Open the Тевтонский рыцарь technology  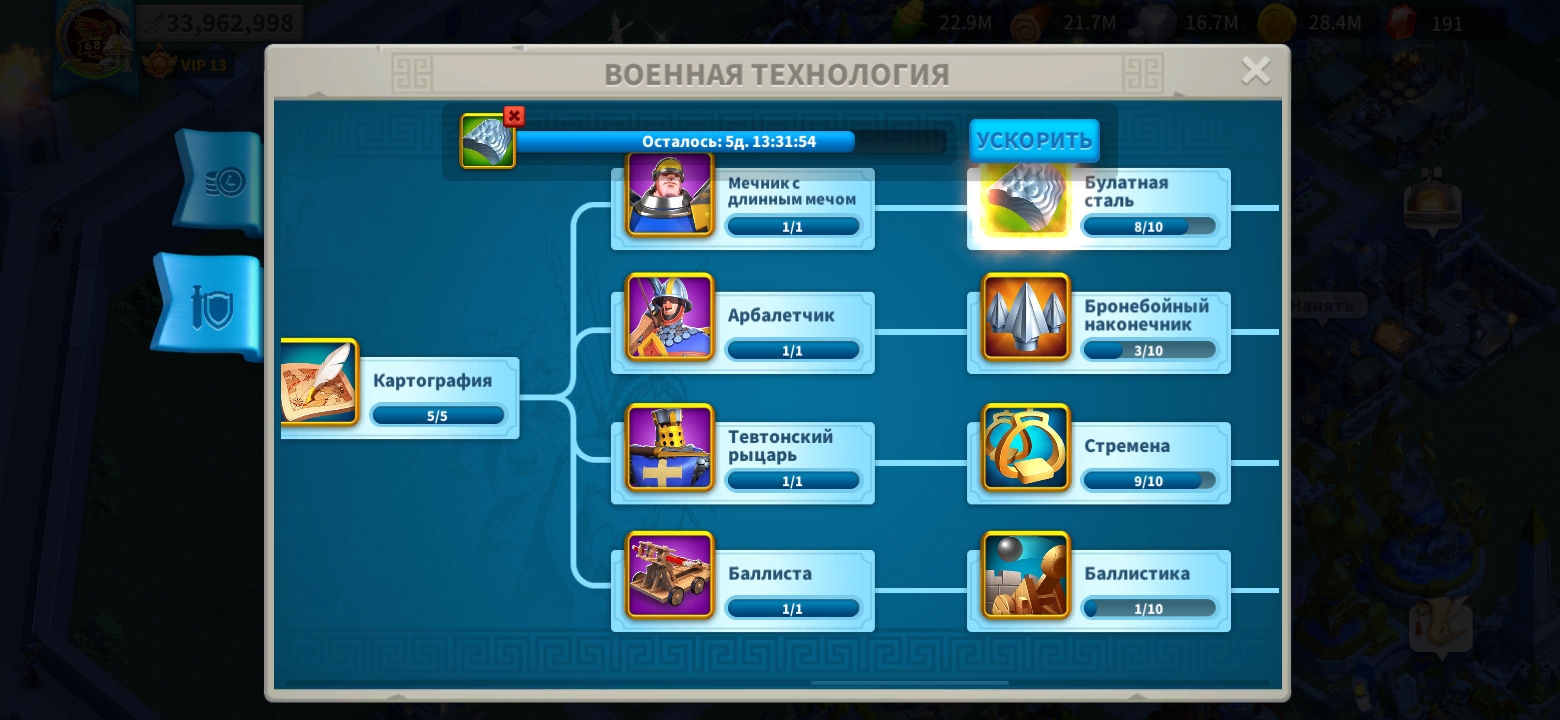point(669,448)
